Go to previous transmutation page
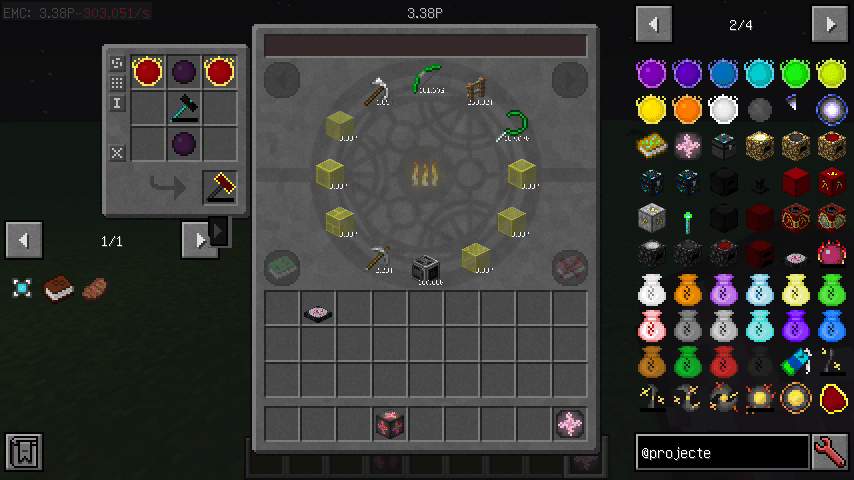 tap(282, 80)
